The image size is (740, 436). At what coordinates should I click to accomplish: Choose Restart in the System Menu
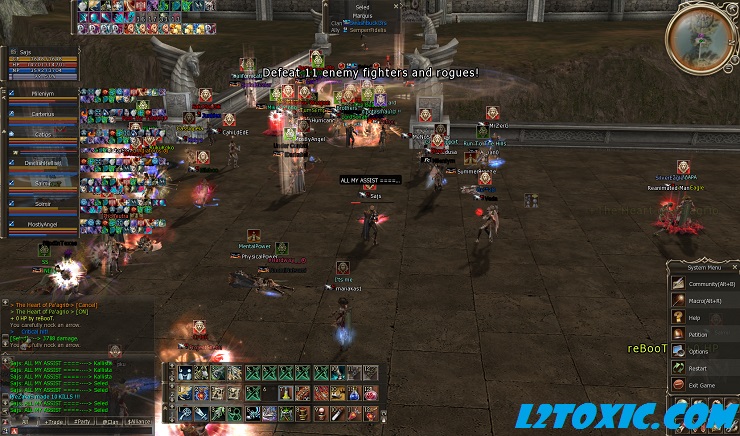(x=698, y=368)
